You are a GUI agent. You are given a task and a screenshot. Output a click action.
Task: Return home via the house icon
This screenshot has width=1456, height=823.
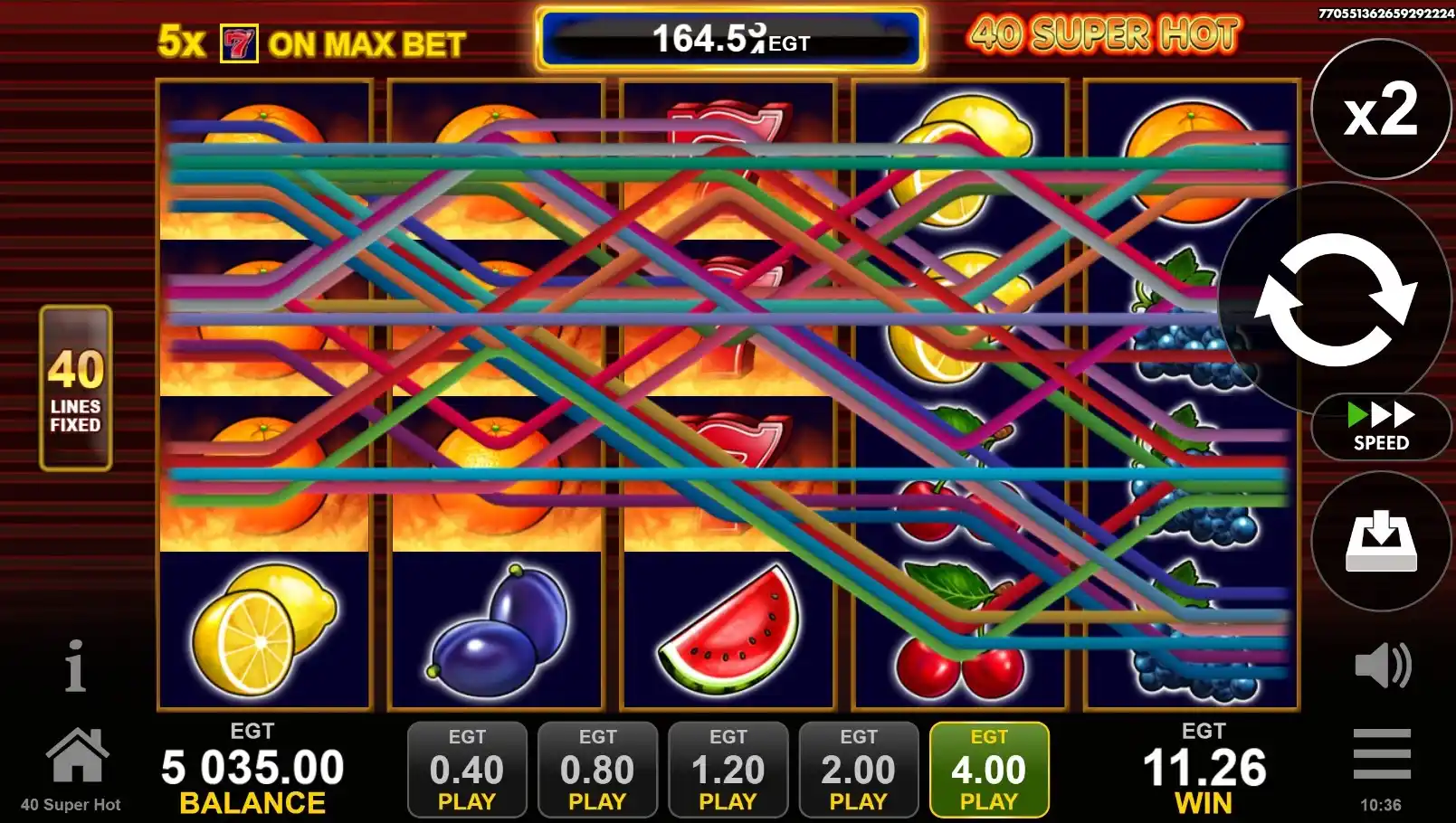(x=77, y=755)
